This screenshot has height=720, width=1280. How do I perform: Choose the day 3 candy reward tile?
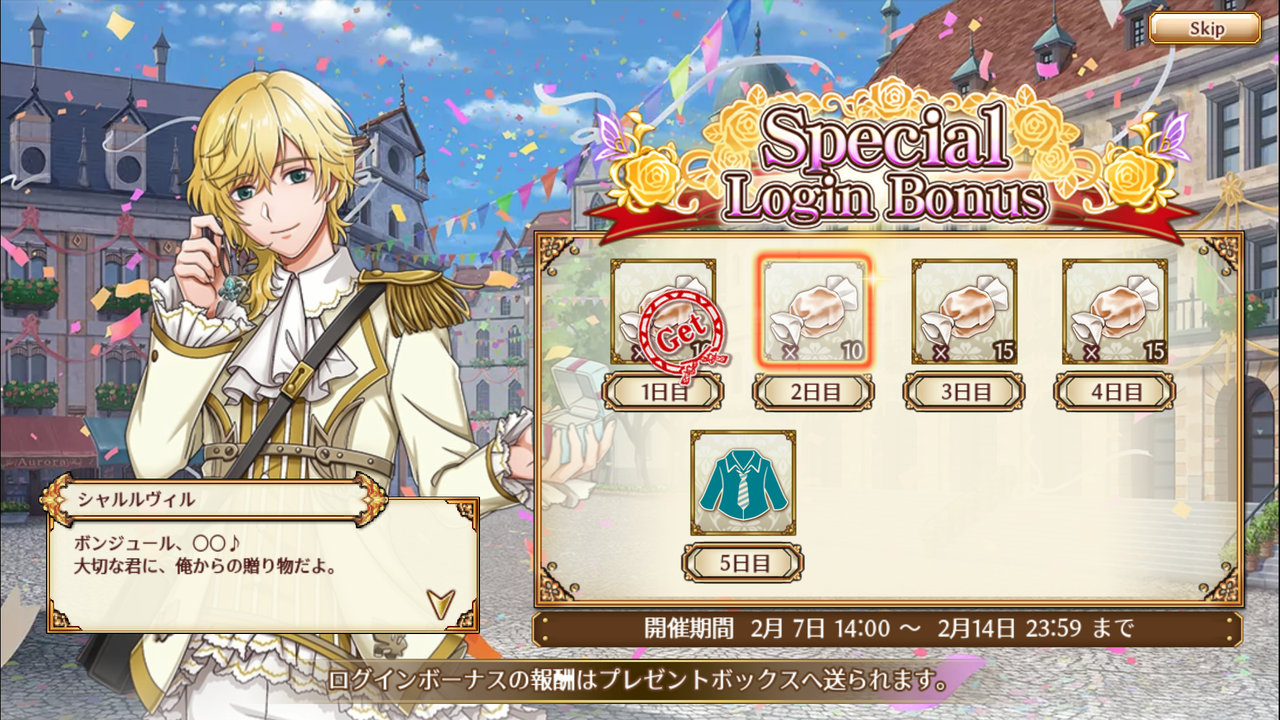[x=964, y=311]
